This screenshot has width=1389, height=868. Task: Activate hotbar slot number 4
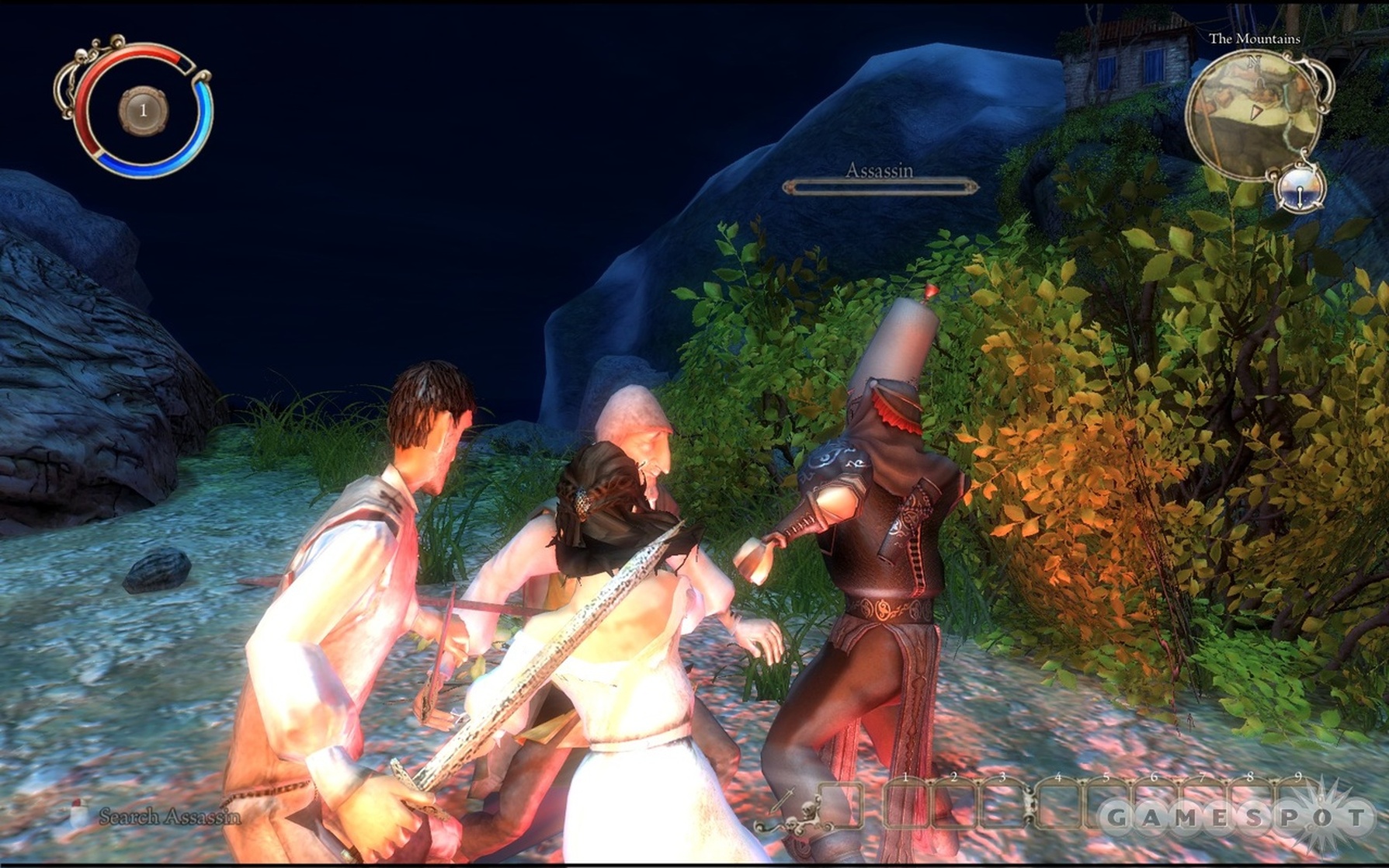[1059, 805]
